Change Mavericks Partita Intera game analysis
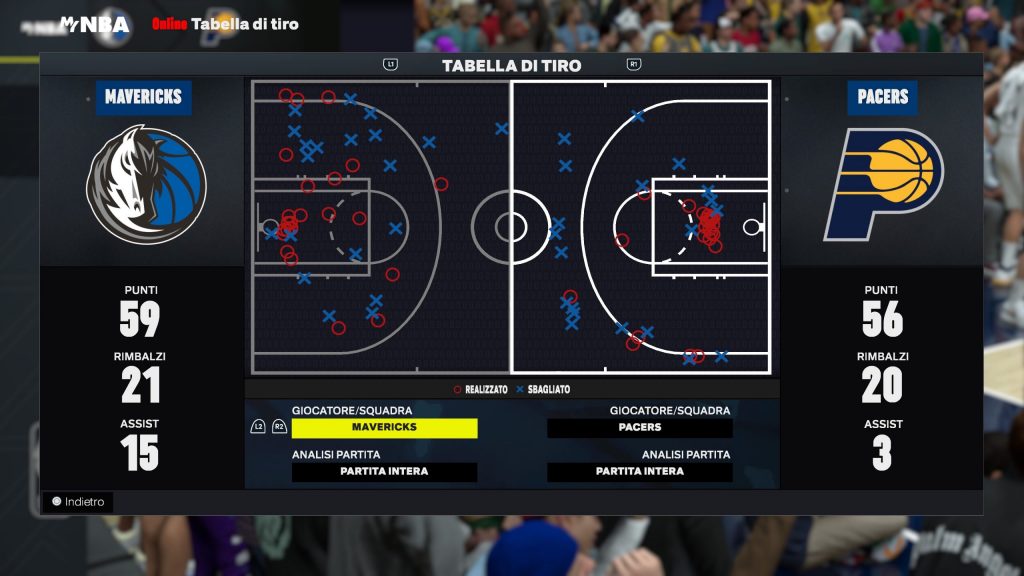This screenshot has width=1024, height=576. tap(384, 472)
